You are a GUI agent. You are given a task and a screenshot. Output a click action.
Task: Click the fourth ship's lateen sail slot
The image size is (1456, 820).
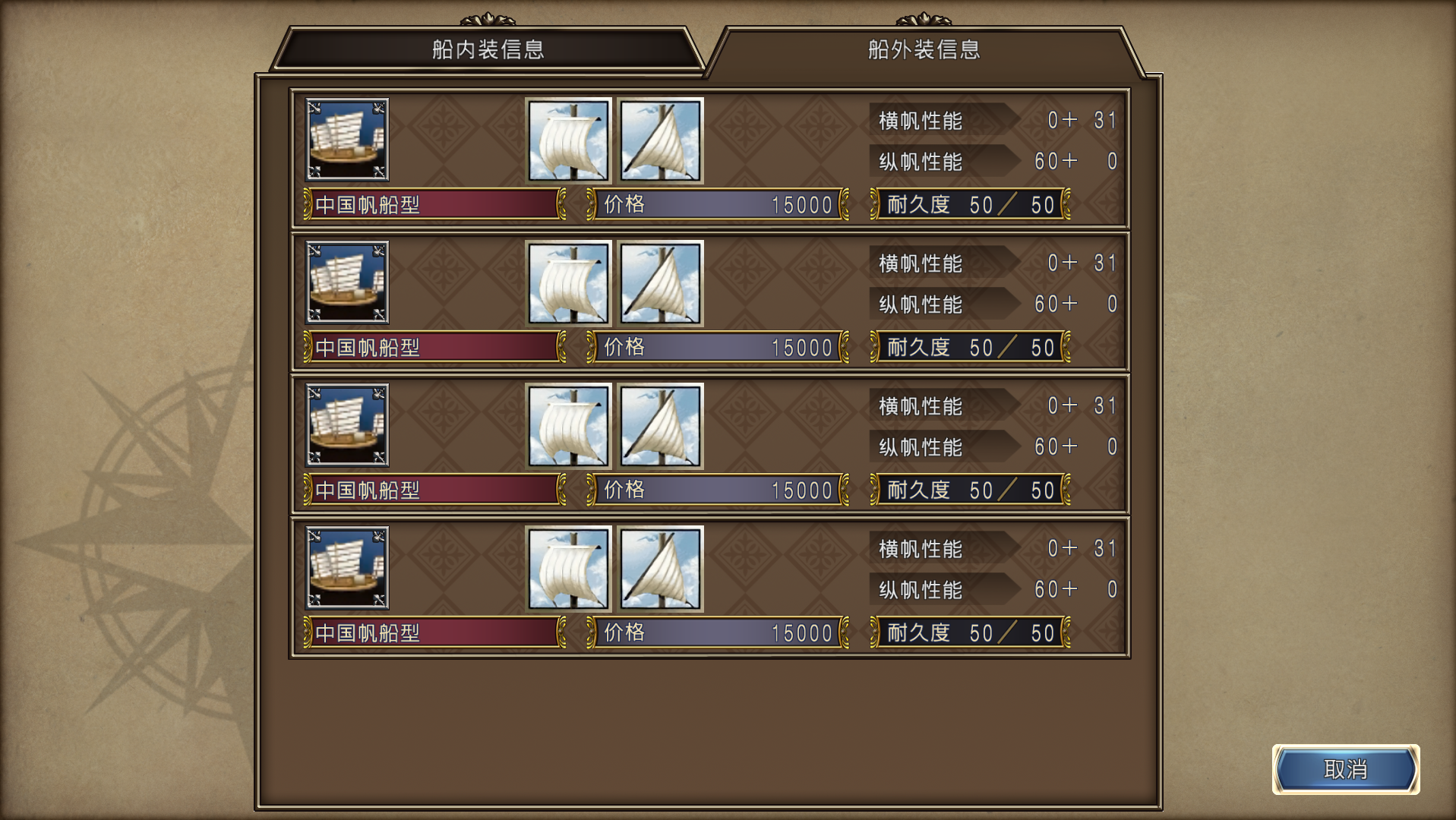(x=660, y=567)
